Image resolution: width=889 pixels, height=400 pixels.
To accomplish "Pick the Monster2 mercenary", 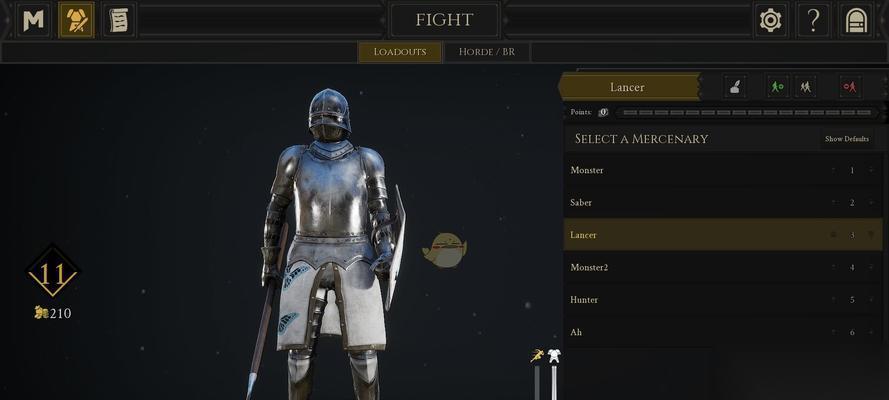I will tap(700, 267).
